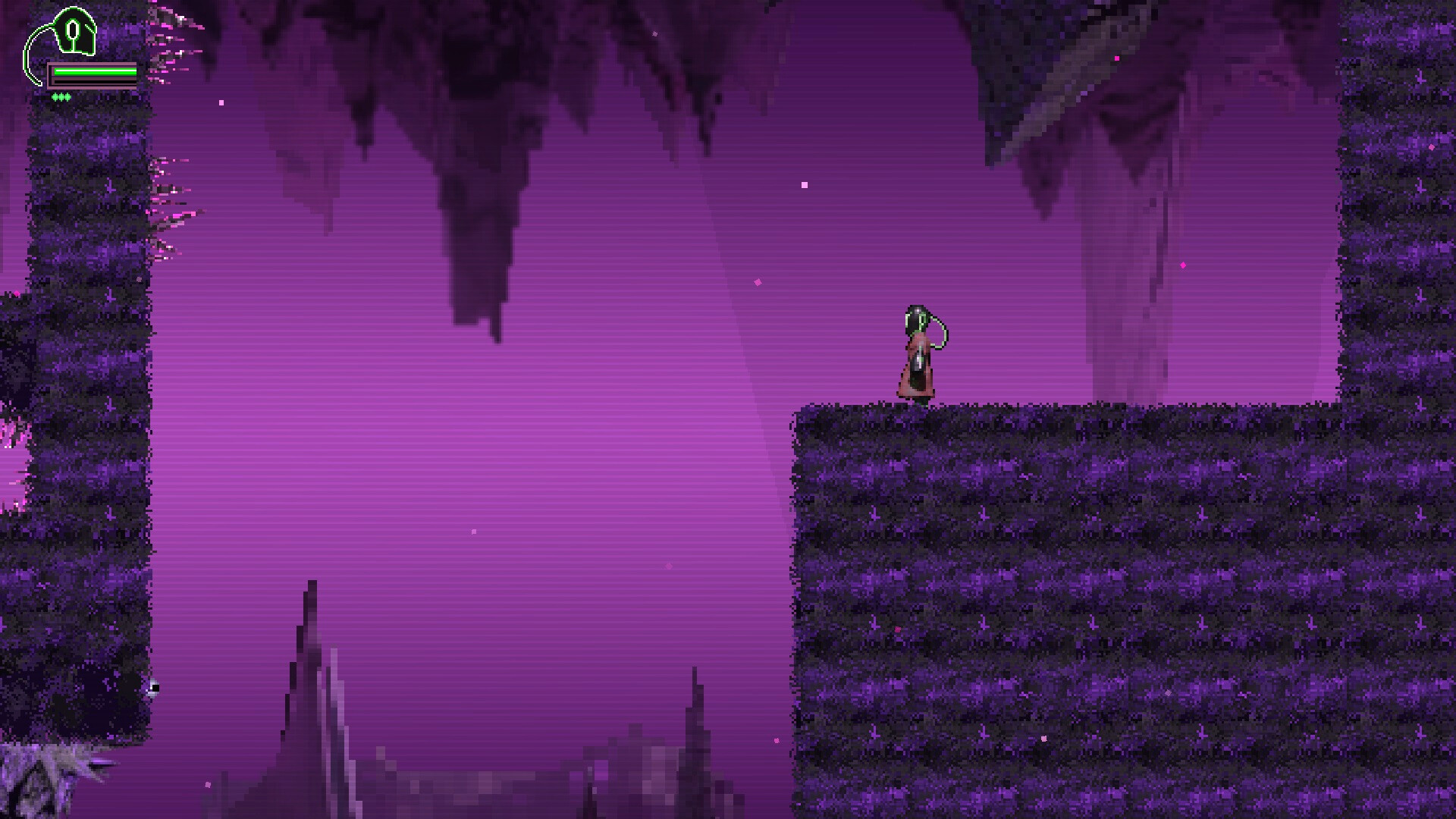
Task: Click the floating pink particle mid-screen
Action: (804, 184)
